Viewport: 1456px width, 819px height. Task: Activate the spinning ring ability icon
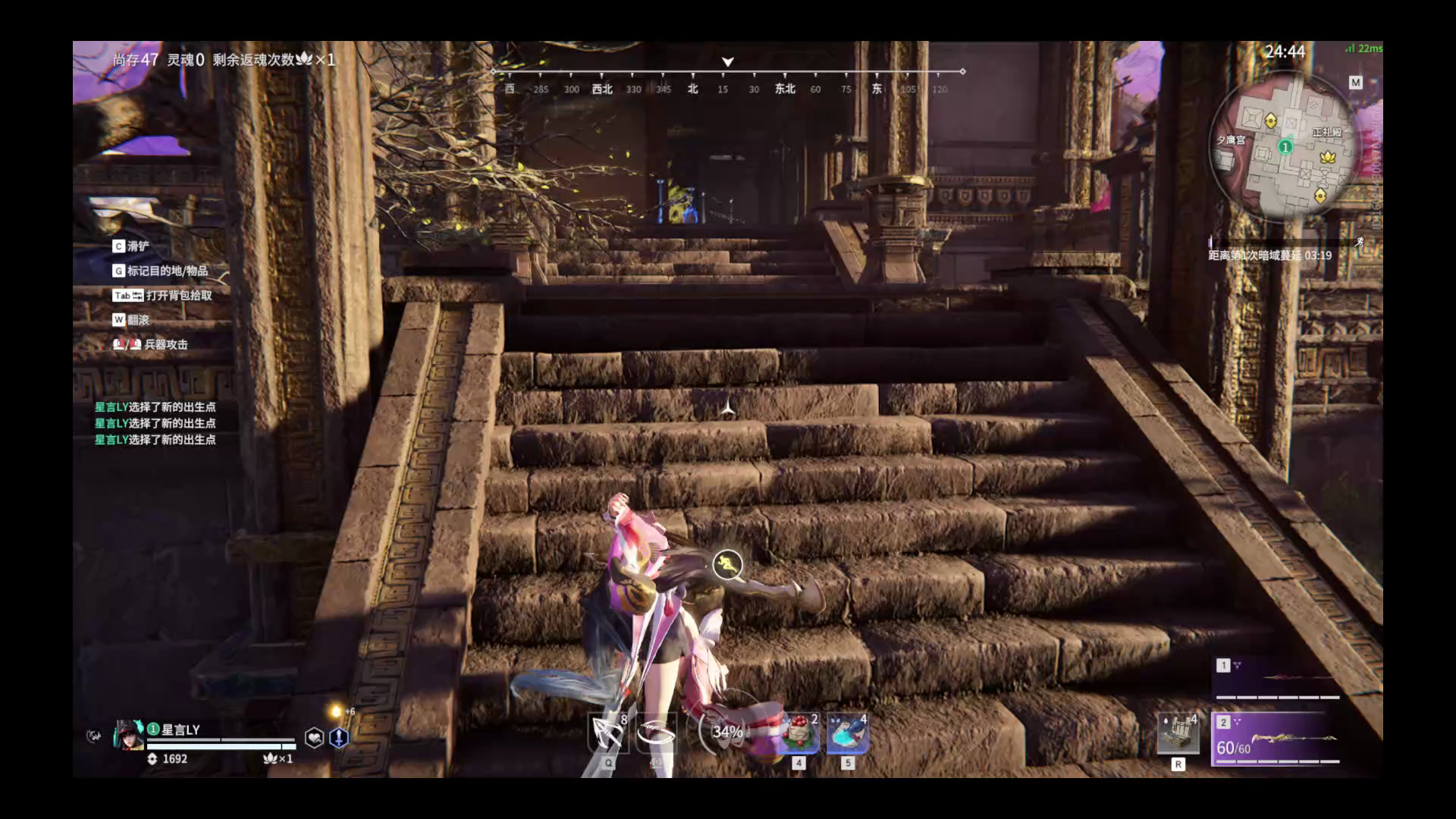[x=656, y=733]
